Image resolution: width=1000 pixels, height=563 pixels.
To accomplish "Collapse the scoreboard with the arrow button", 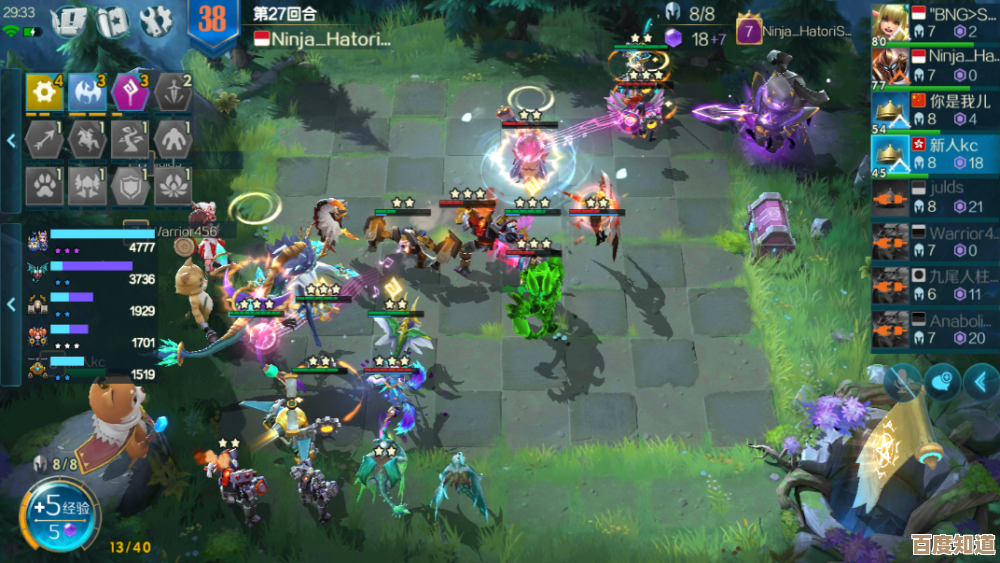I will coord(981,382).
